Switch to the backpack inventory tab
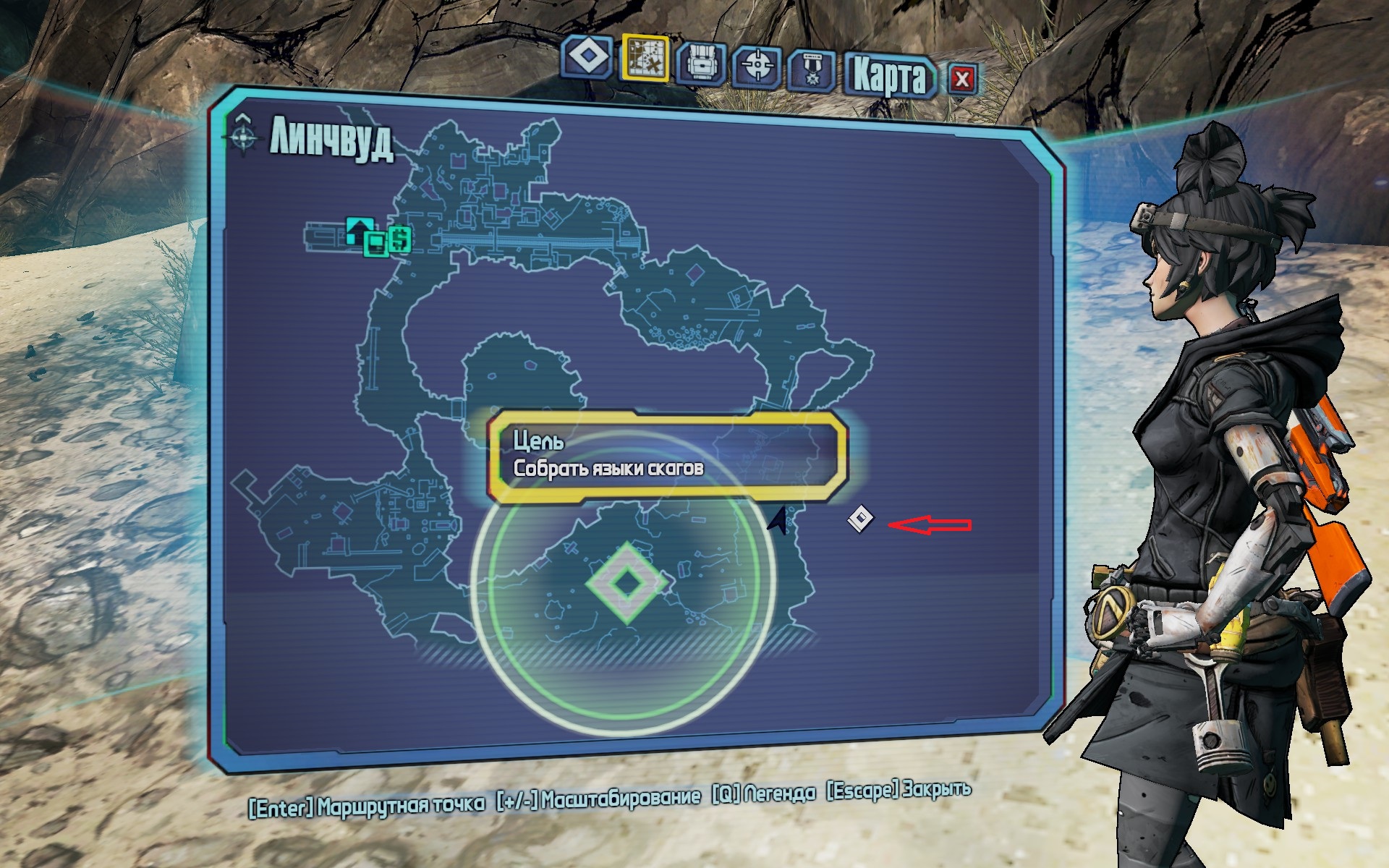 pos(701,64)
